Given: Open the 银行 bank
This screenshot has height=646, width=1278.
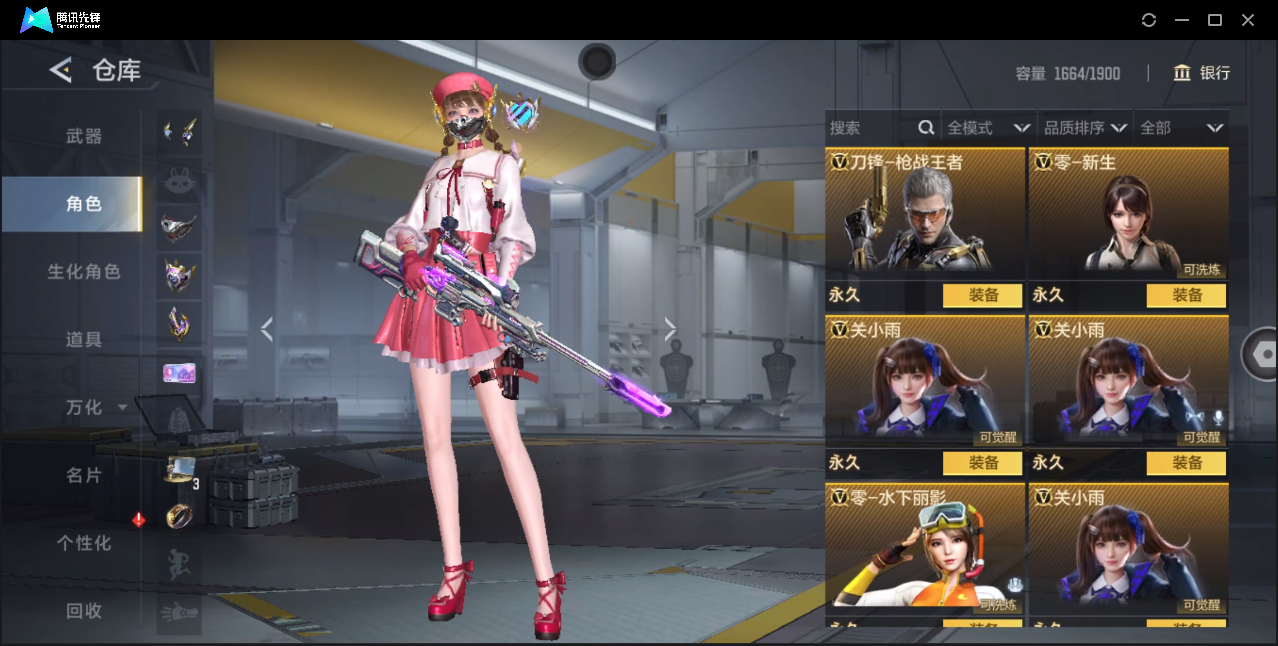Looking at the screenshot, I should [1202, 73].
